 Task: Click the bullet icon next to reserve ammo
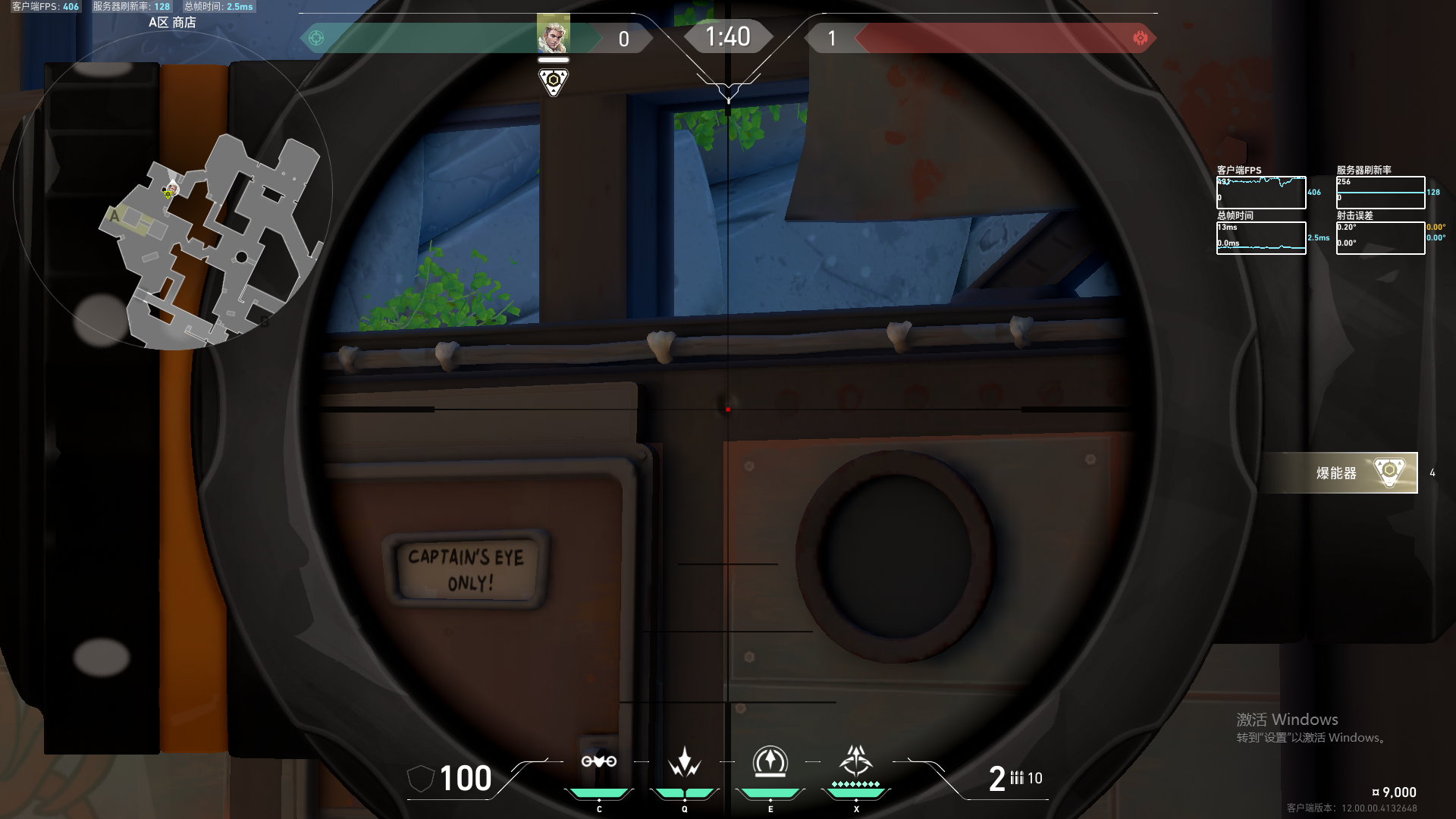point(1018,777)
